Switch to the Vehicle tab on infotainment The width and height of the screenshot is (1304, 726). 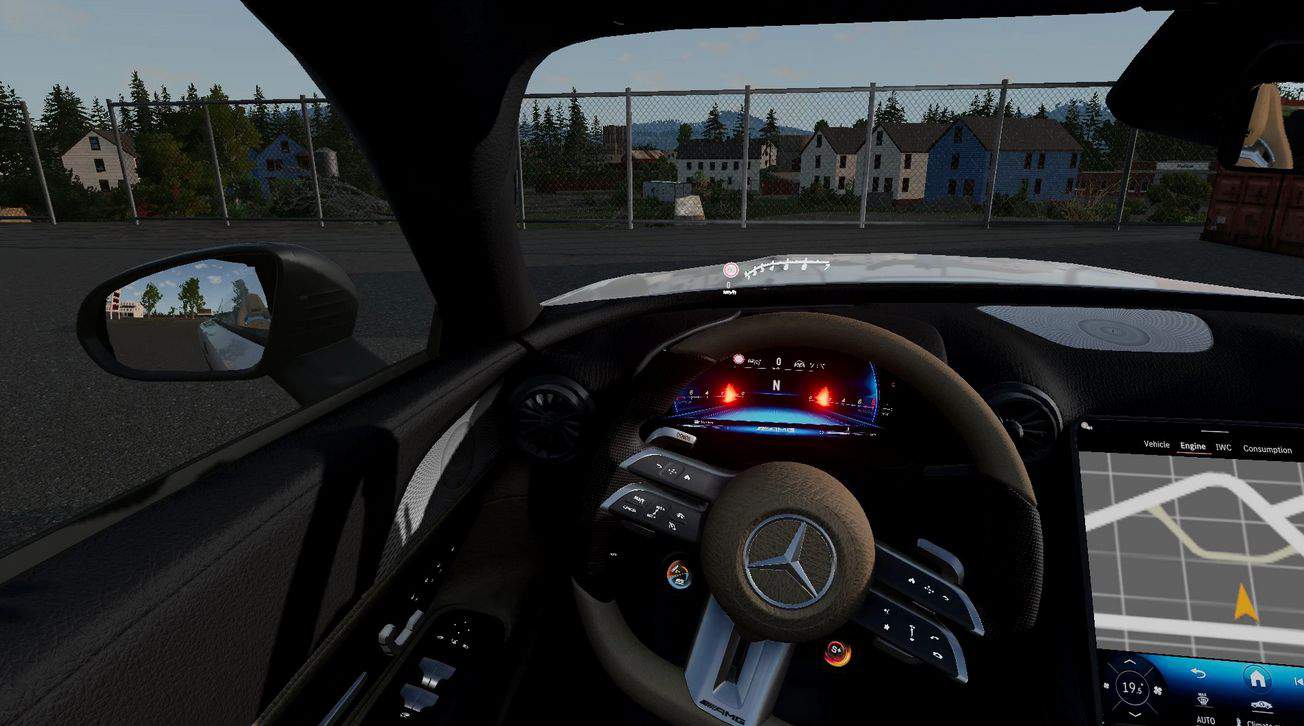click(1156, 446)
